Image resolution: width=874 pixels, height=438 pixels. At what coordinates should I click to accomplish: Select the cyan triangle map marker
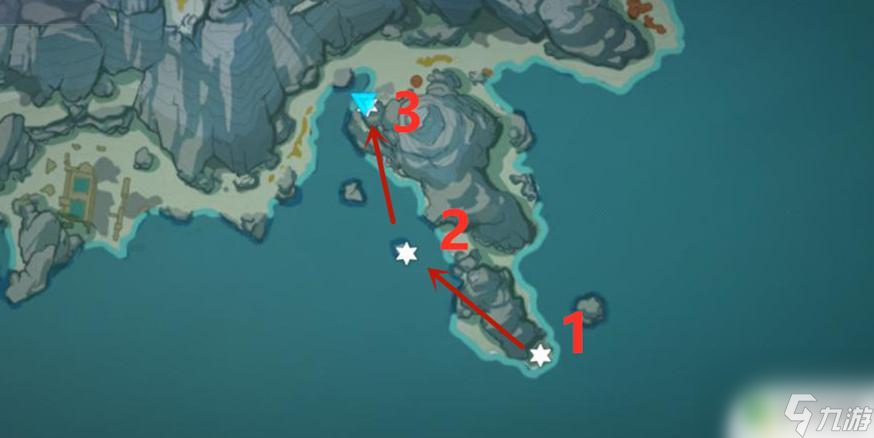pyautogui.click(x=364, y=103)
